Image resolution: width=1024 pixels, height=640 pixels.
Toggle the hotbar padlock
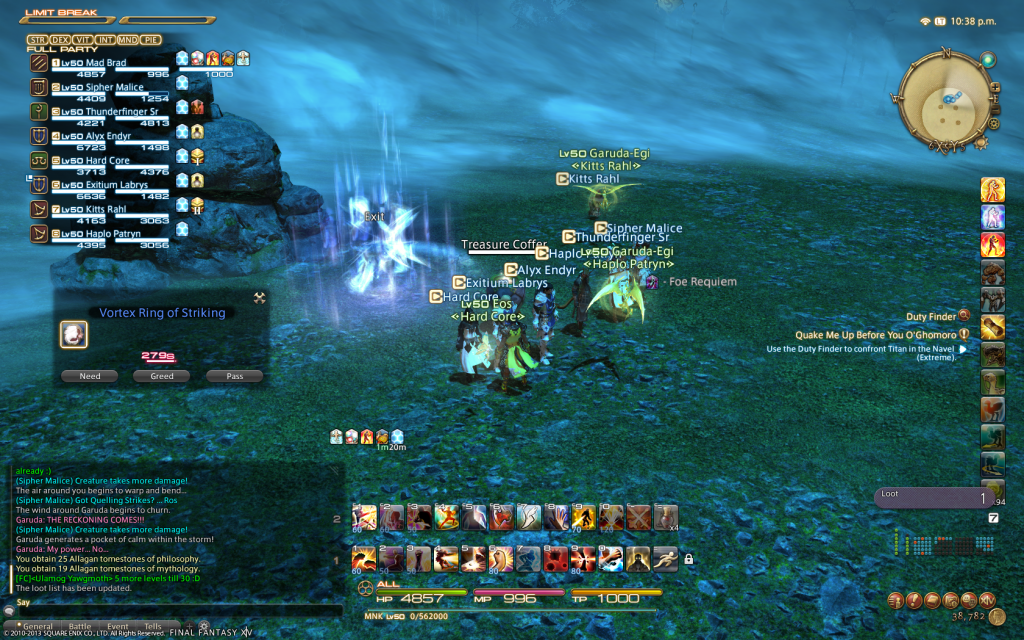(688, 560)
